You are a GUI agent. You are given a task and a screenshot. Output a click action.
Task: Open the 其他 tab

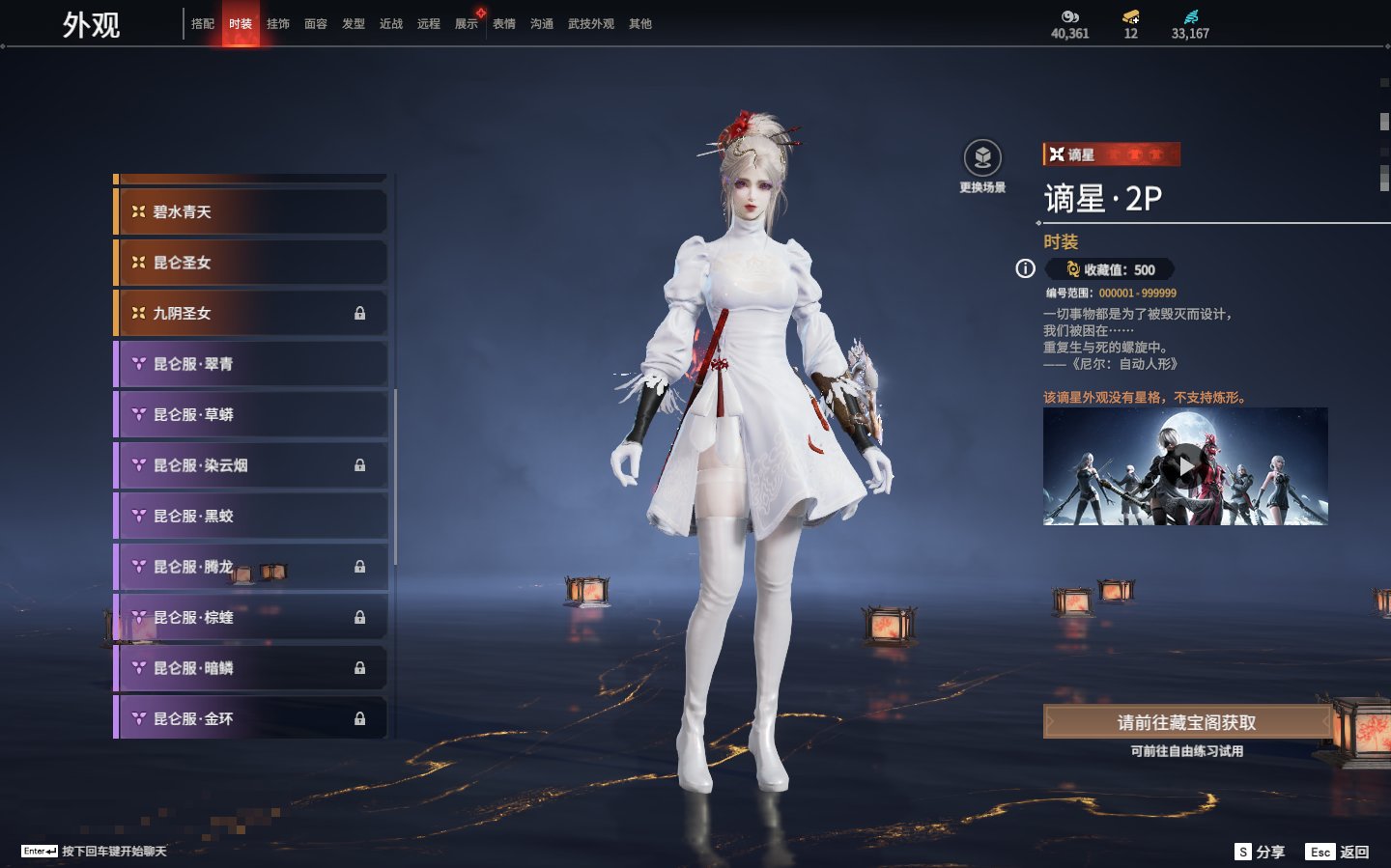(x=640, y=24)
